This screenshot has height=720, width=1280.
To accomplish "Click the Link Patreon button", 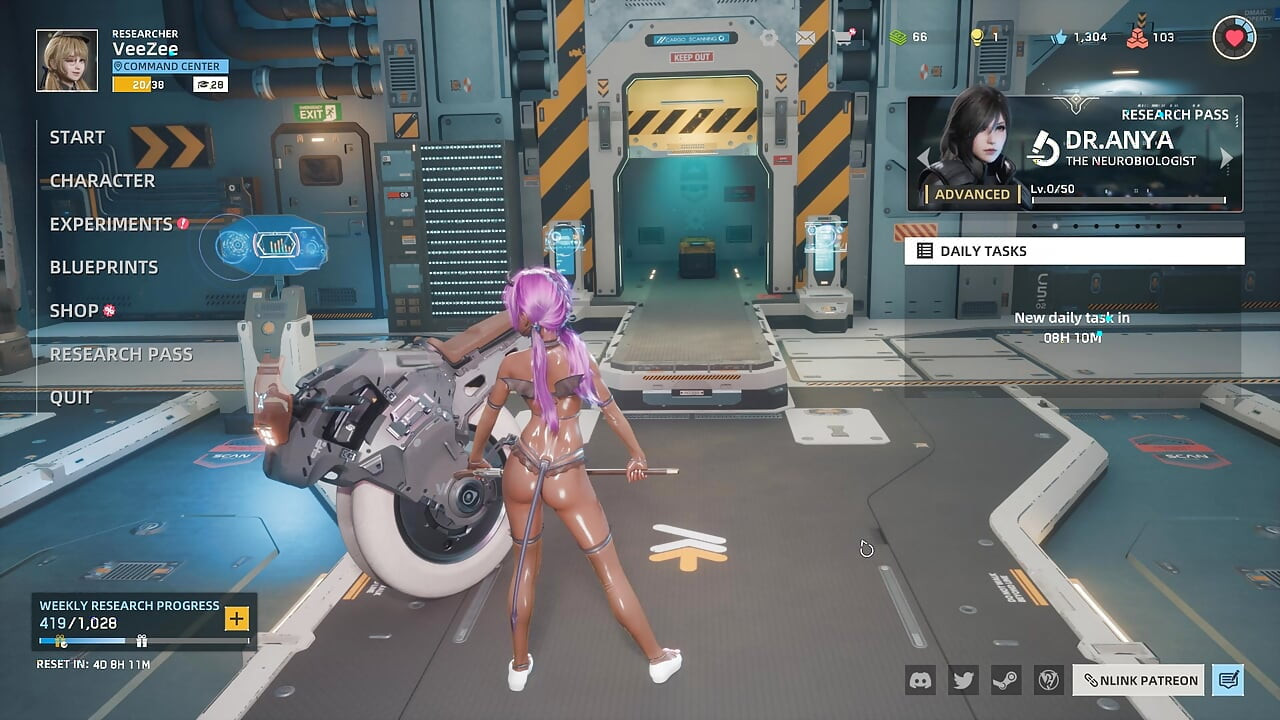I will [1140, 680].
